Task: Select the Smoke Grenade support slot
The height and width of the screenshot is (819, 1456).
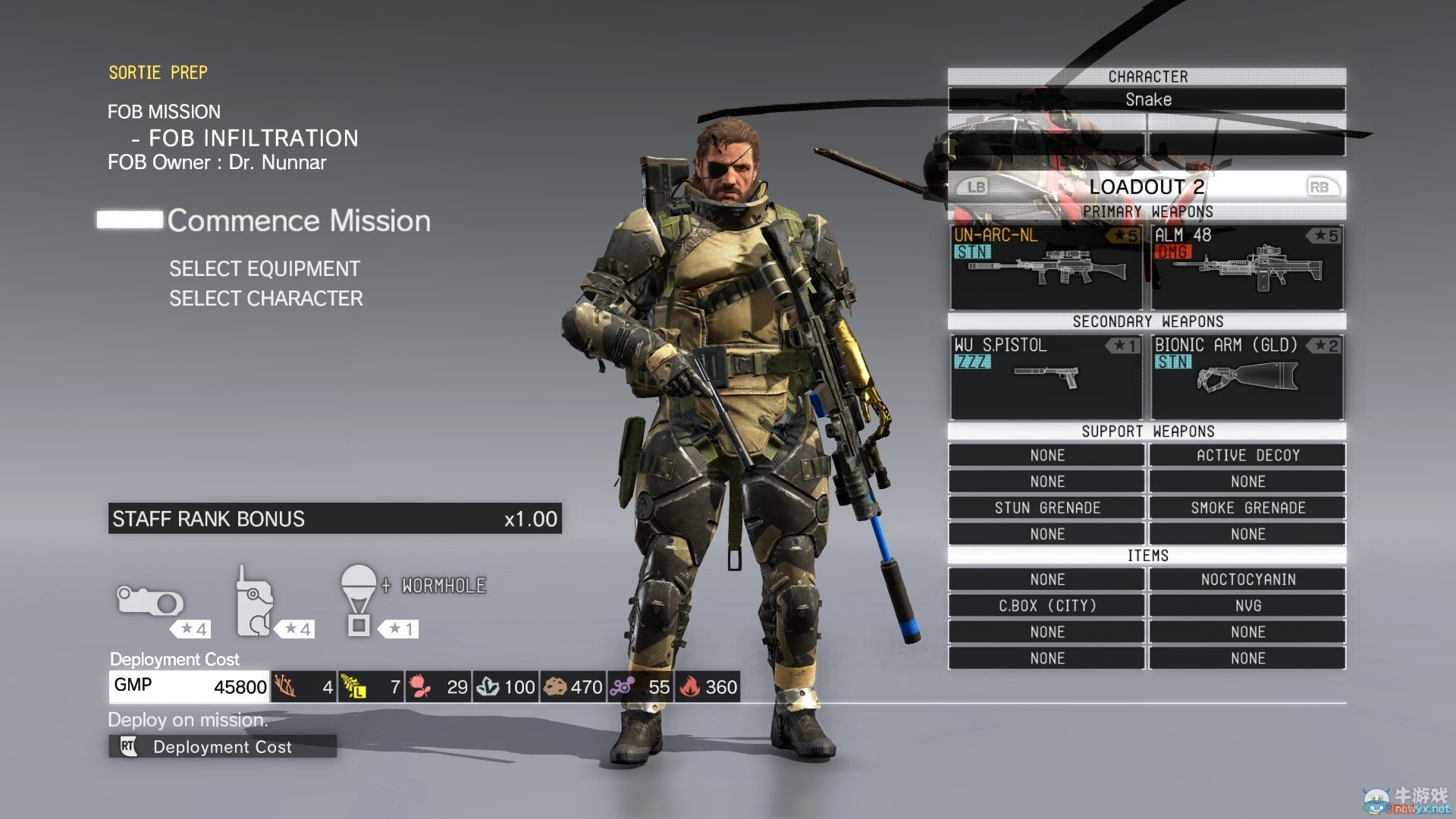Action: [1247, 508]
